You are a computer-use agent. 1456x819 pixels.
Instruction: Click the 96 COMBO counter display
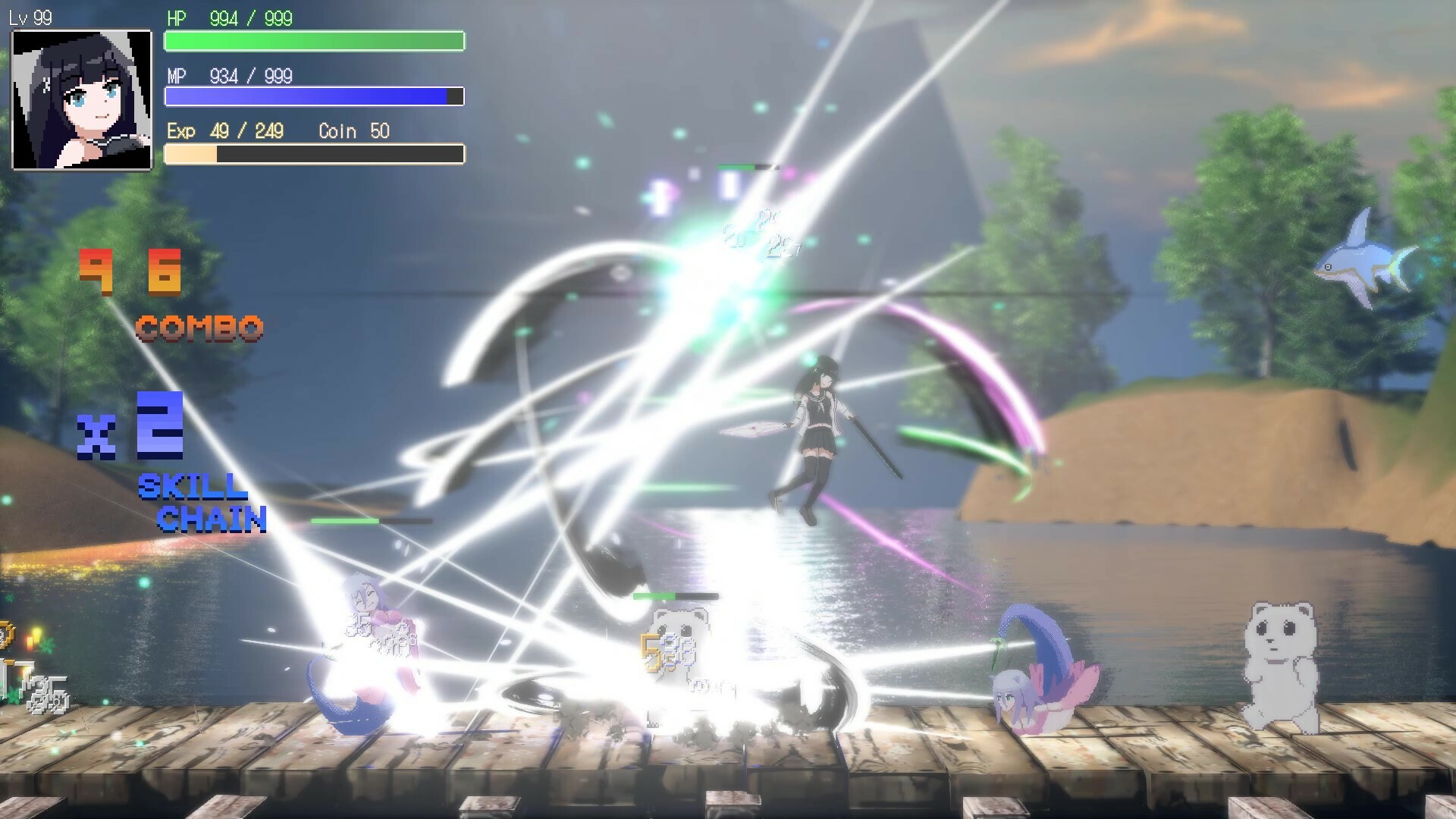133,273
